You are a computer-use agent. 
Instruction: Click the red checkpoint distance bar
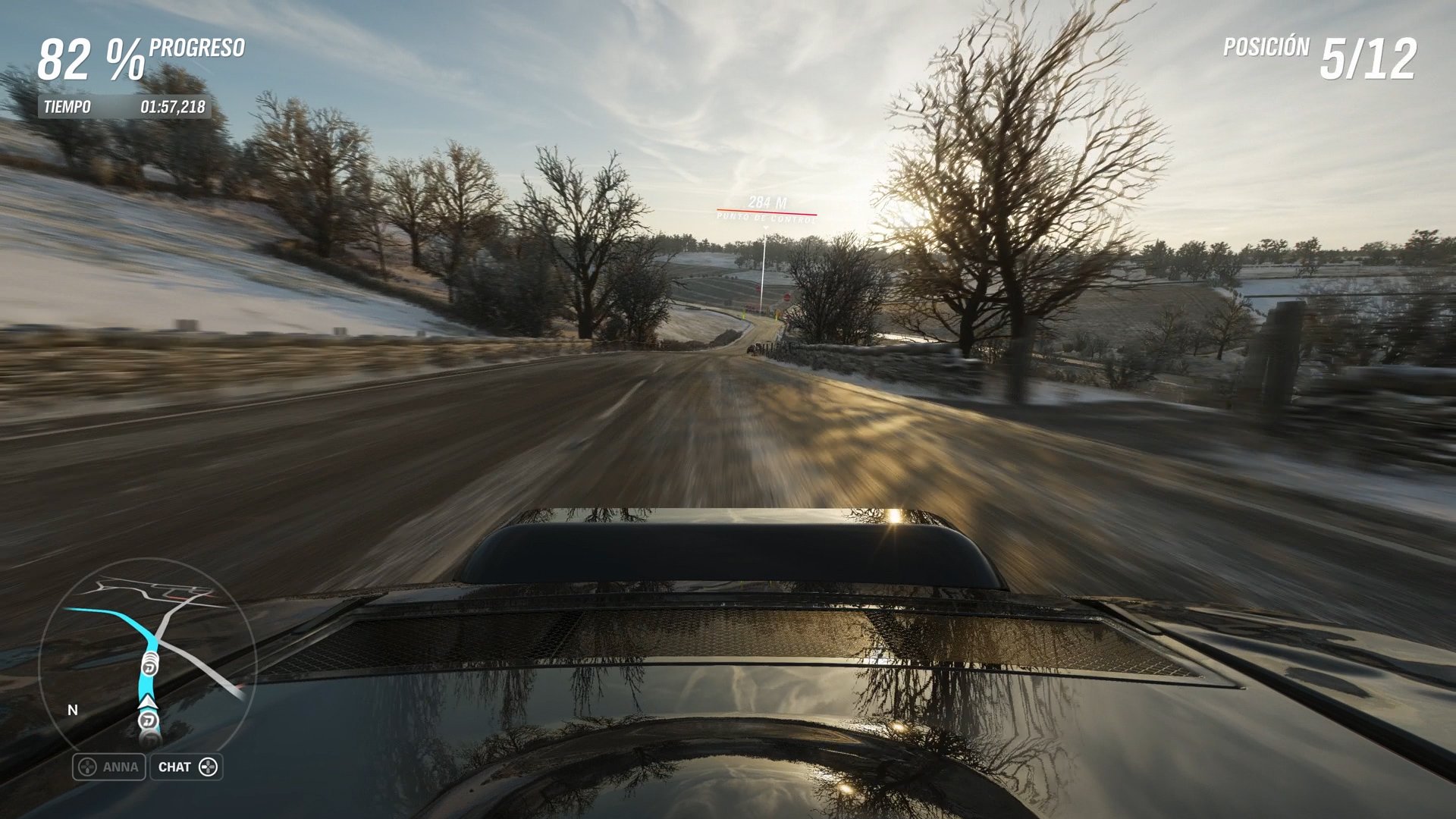point(766,212)
